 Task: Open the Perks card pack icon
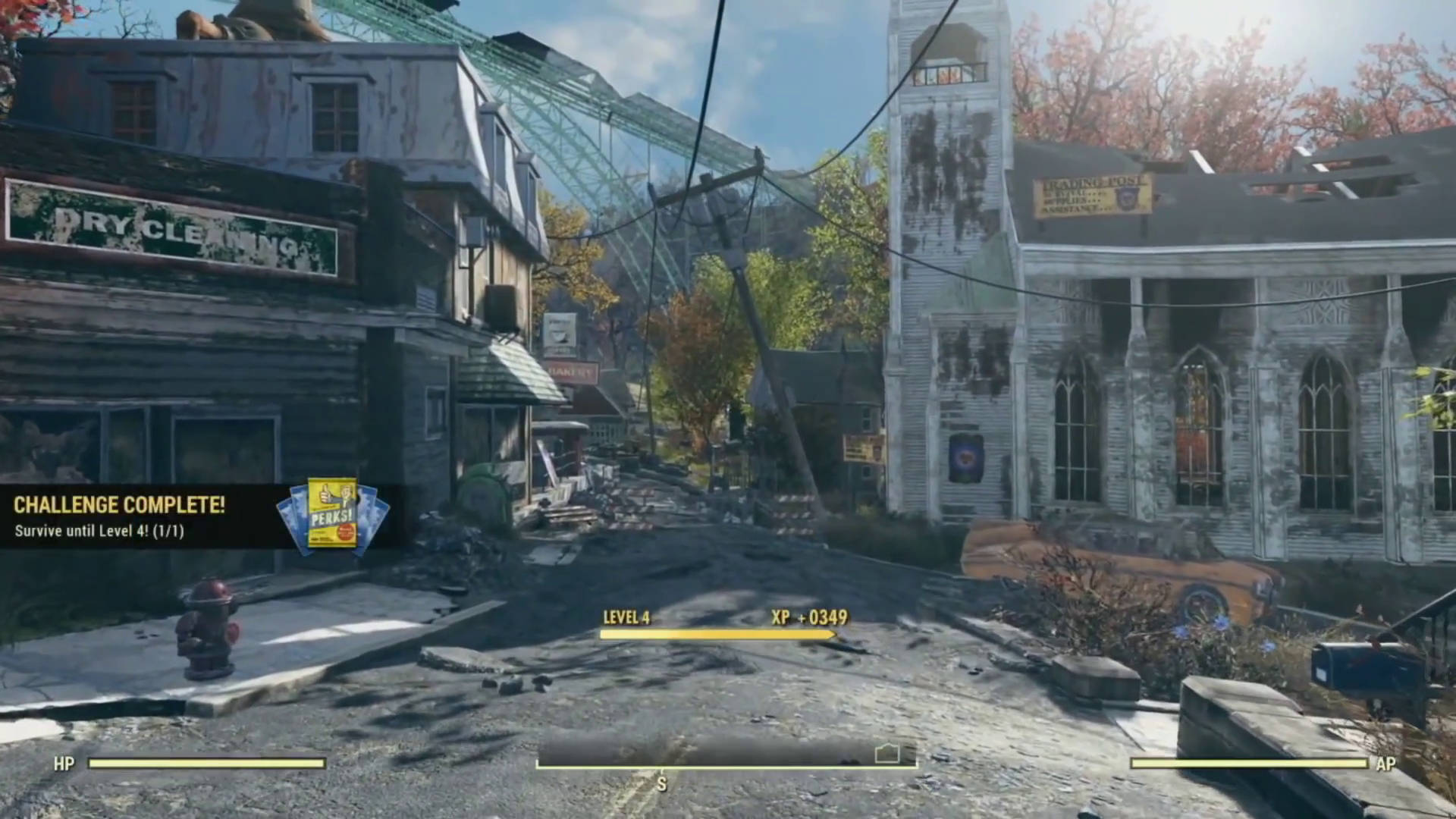click(333, 514)
